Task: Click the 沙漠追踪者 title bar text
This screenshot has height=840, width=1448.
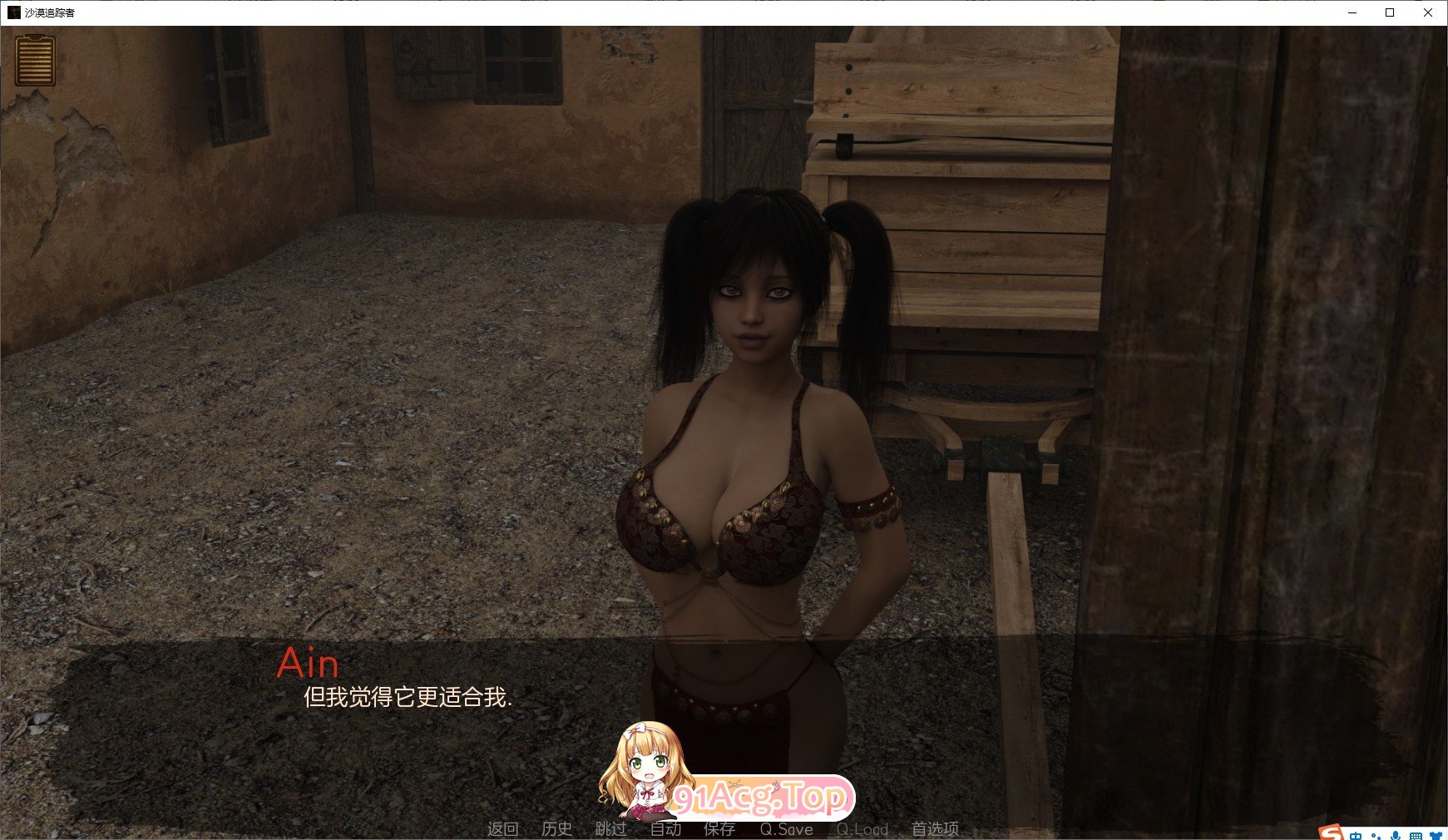Action: tap(50, 12)
